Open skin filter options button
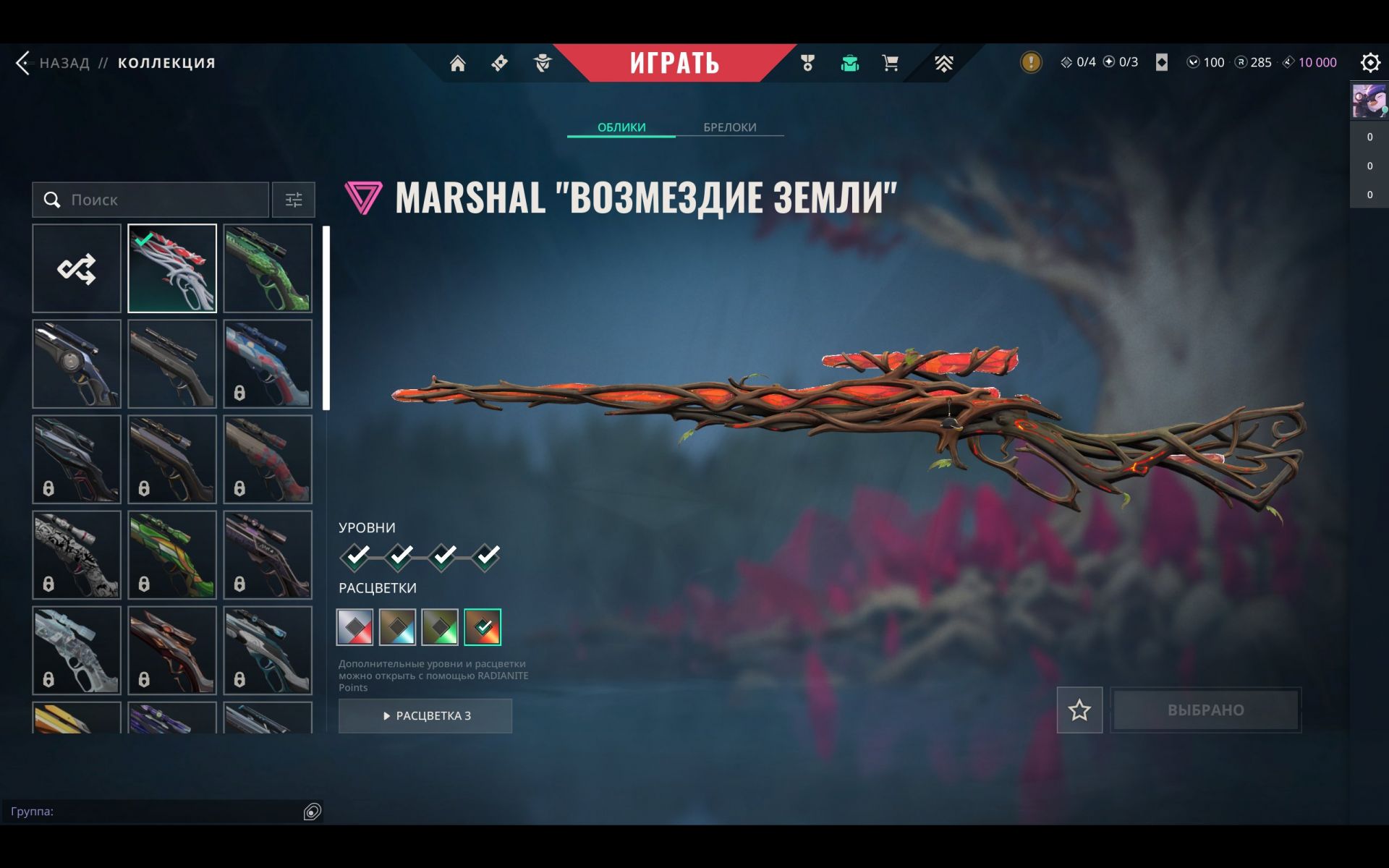 pyautogui.click(x=294, y=200)
